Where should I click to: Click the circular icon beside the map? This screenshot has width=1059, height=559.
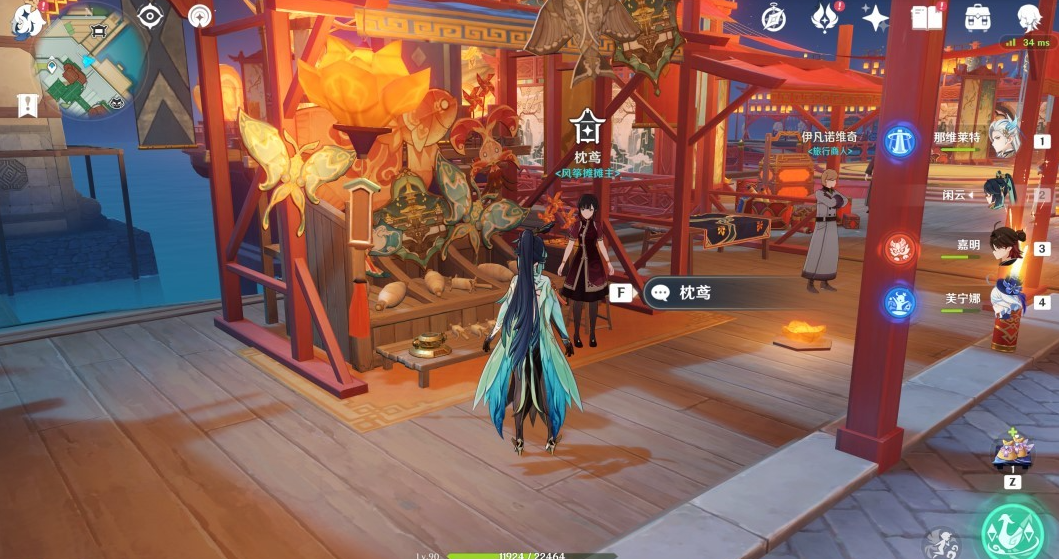(x=201, y=16)
